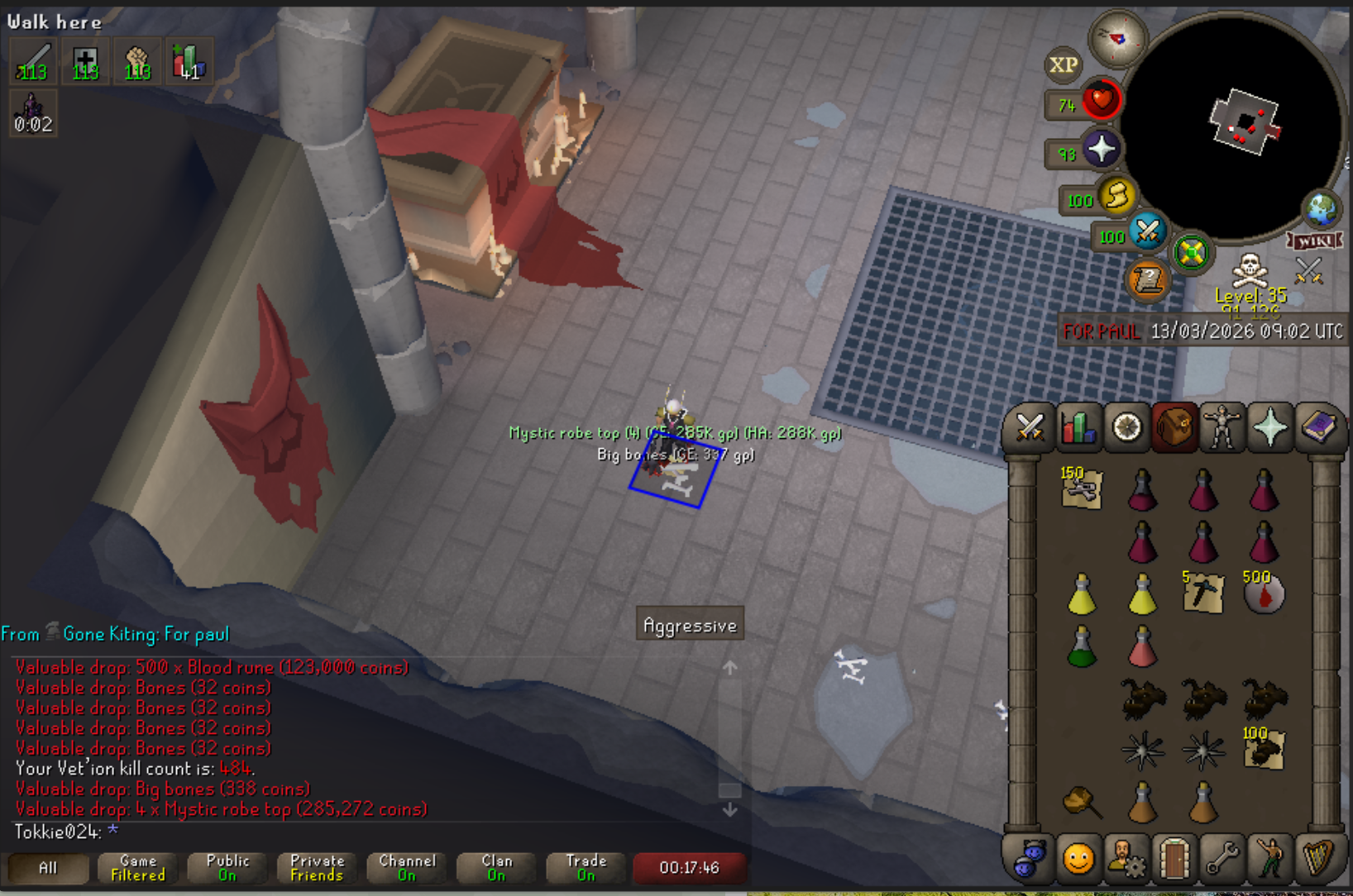Toggle the run energy orb

point(1116,197)
